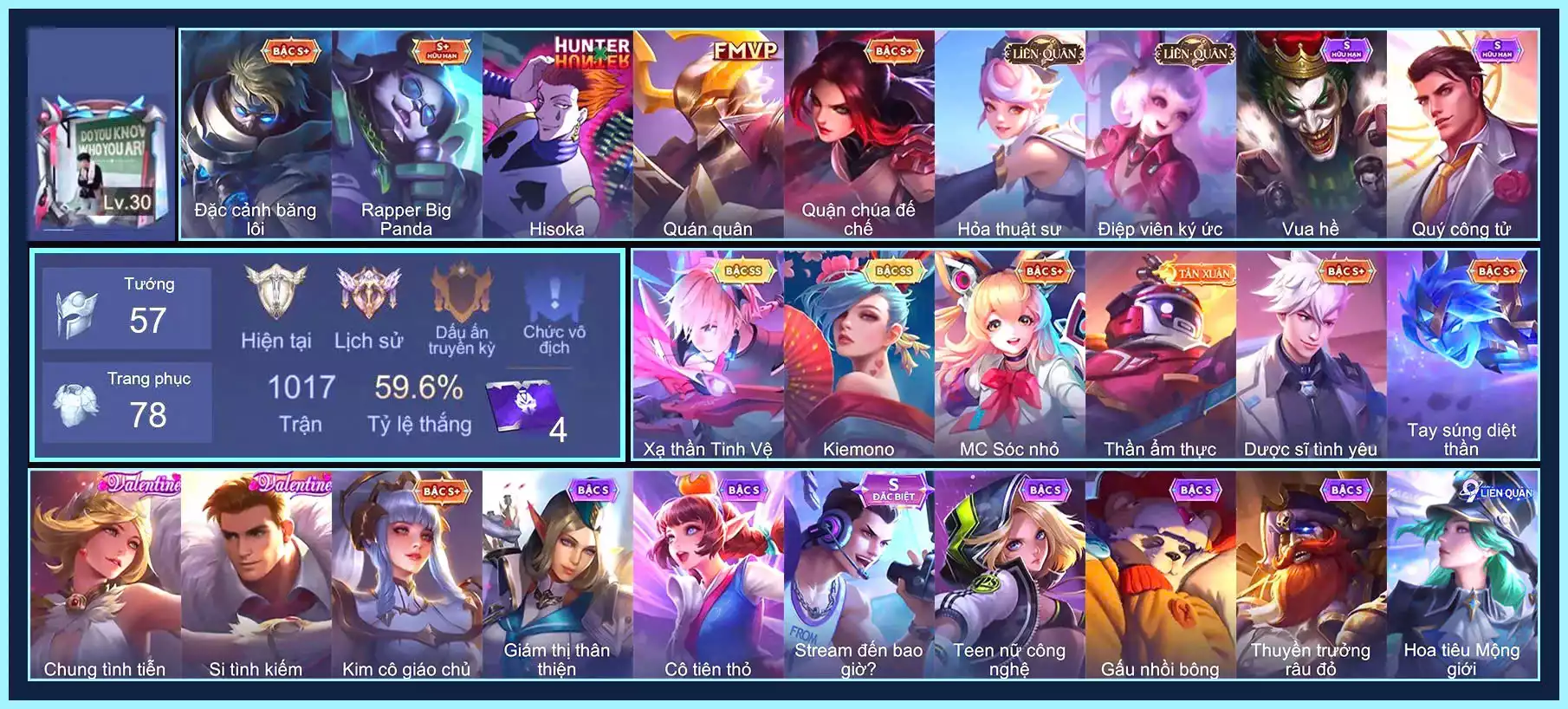
Task: Open the Vua hề skin thumbnail
Action: coord(1310,130)
